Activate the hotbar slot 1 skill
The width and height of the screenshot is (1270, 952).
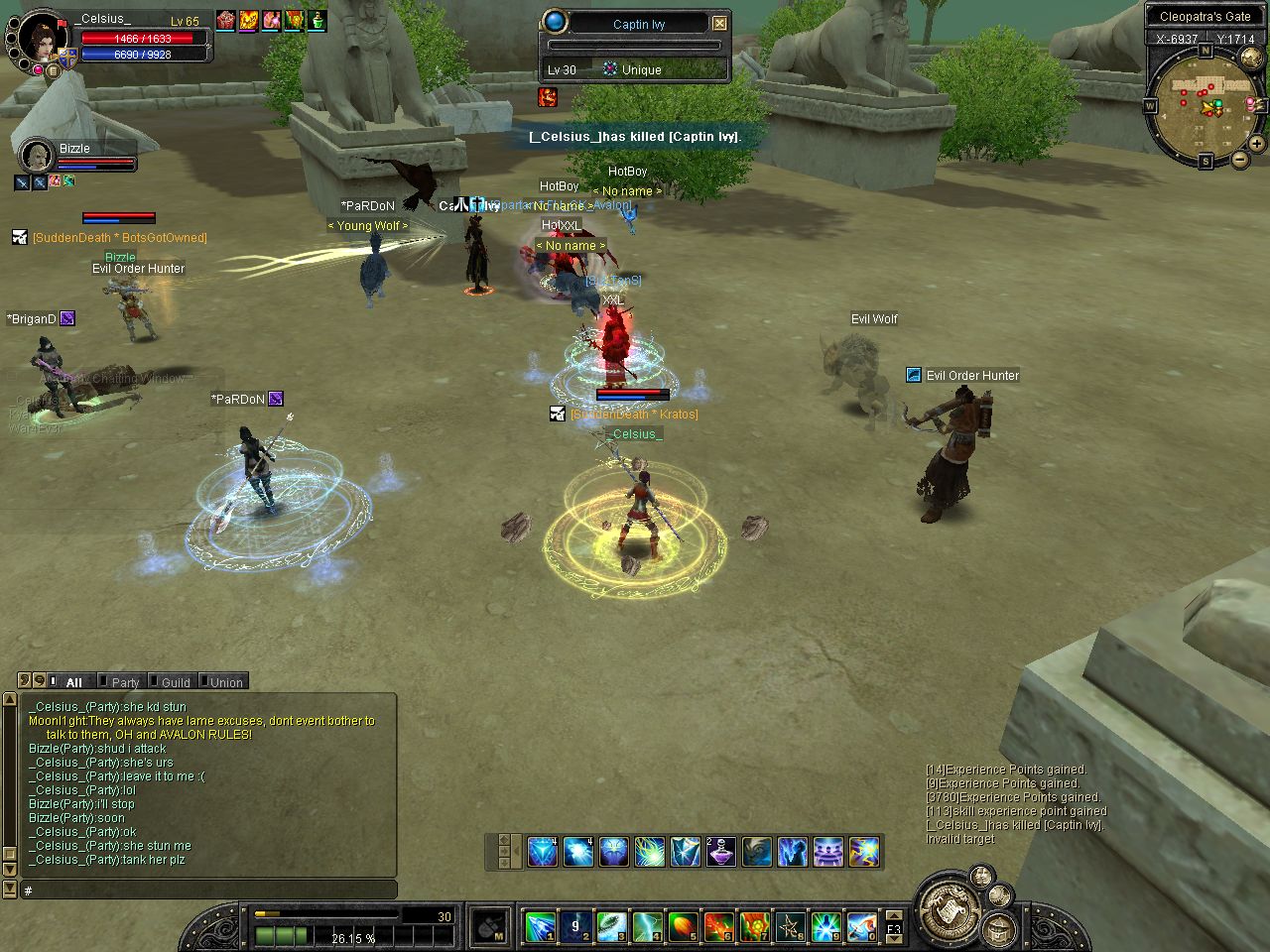pyautogui.click(x=540, y=927)
